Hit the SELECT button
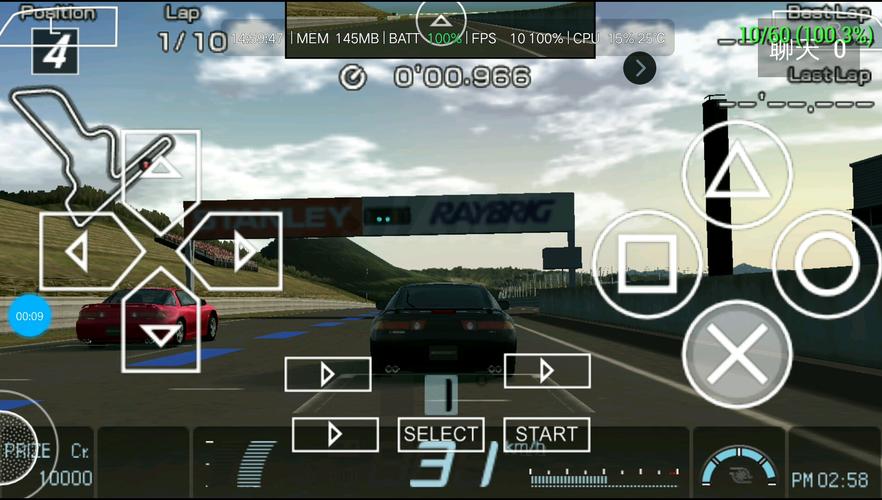882x500 pixels. 441,434
